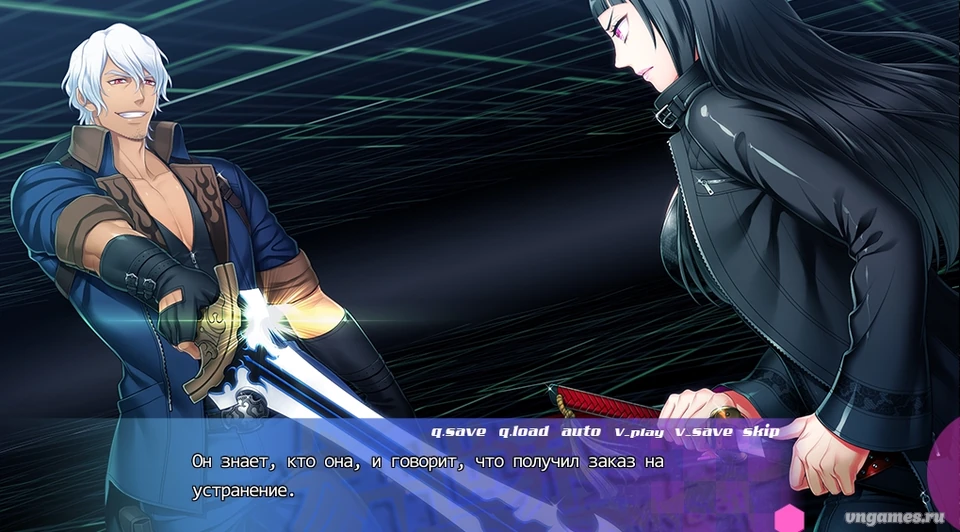The image size is (960, 532).
Task: Load the quick save with q.load
Action: coord(523,432)
